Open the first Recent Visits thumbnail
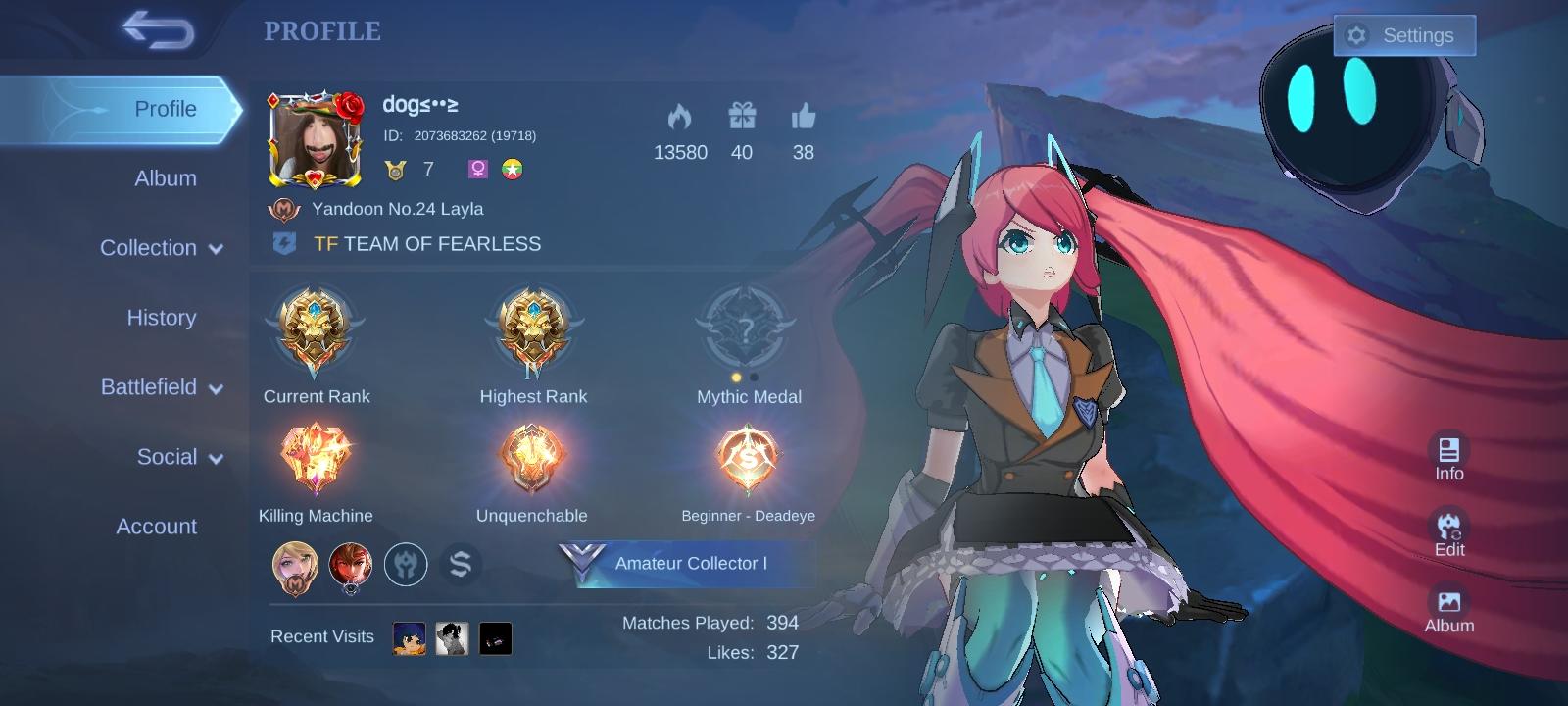Viewport: 1568px width, 706px height. 411,636
